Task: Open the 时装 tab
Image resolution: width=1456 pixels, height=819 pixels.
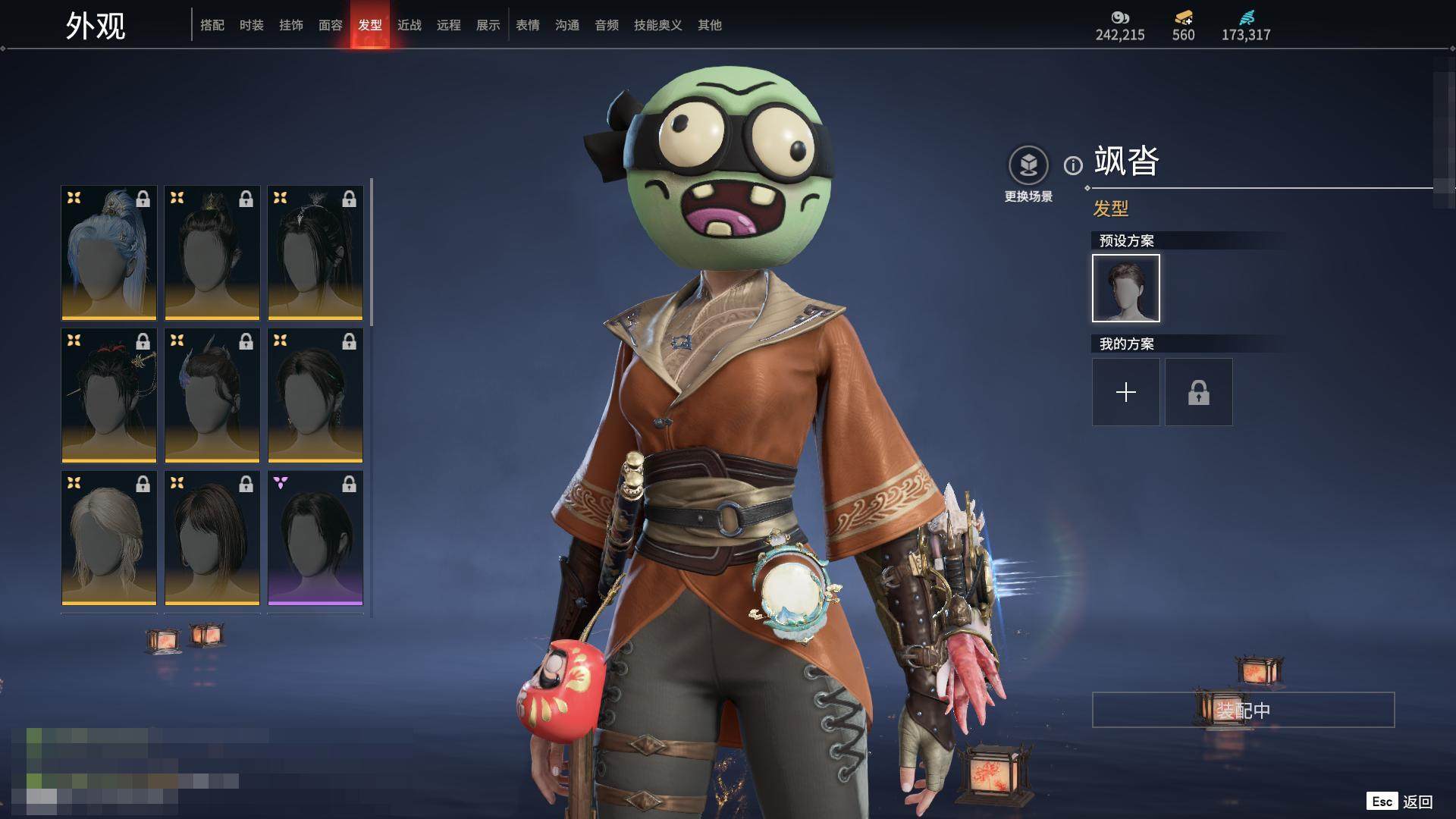Action: [x=252, y=25]
